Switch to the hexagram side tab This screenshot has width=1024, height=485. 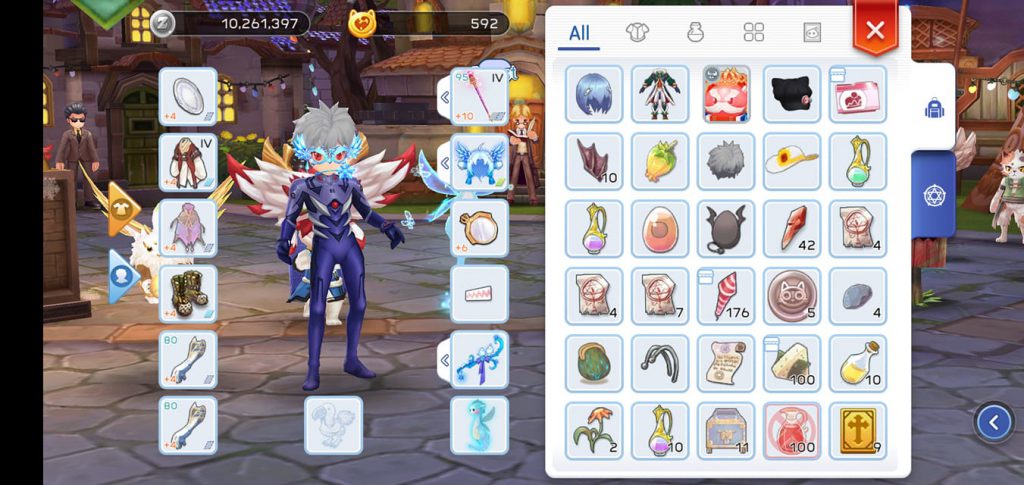point(935,194)
